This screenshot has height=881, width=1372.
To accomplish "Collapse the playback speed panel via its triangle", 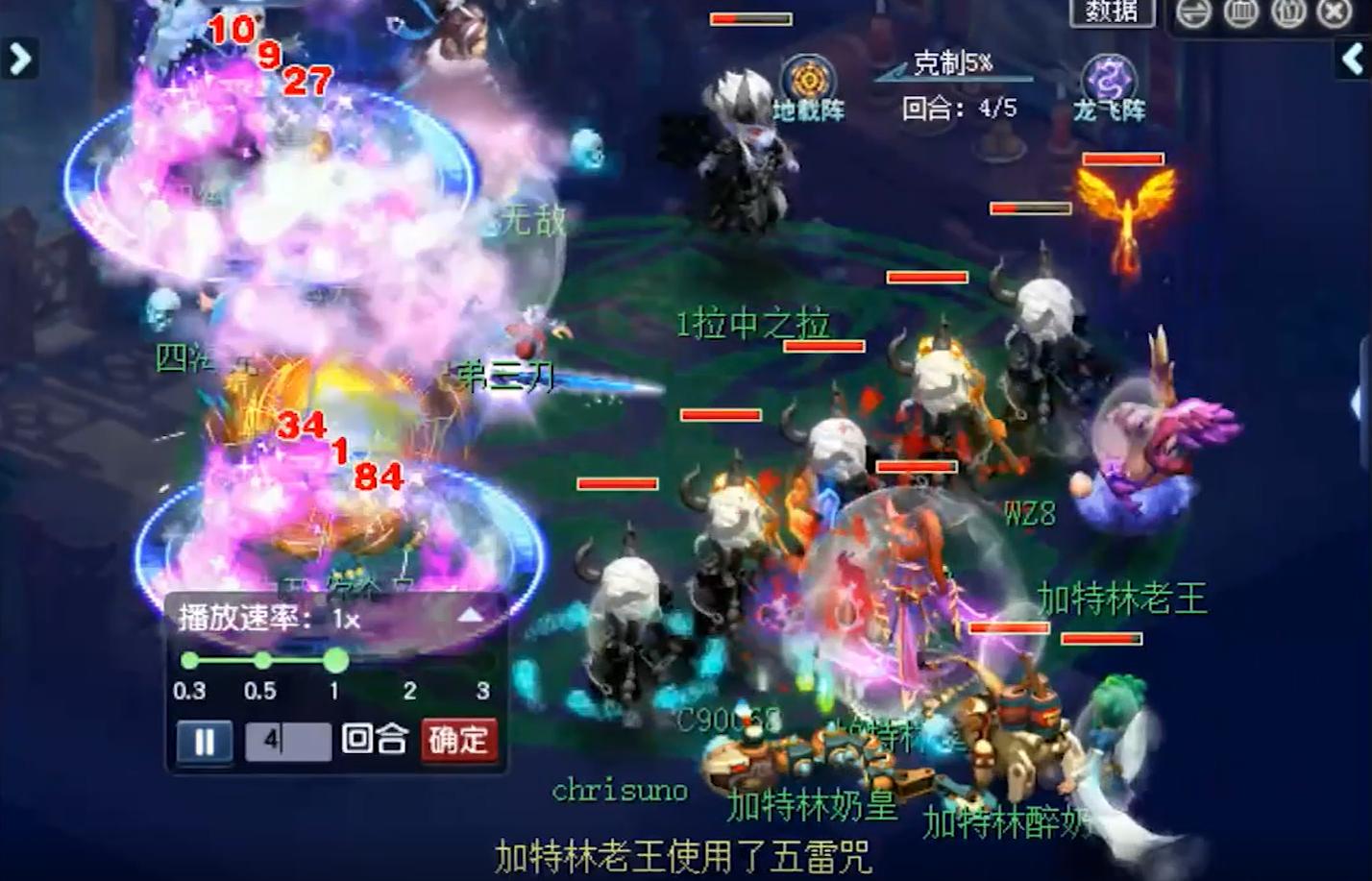I will [x=468, y=617].
